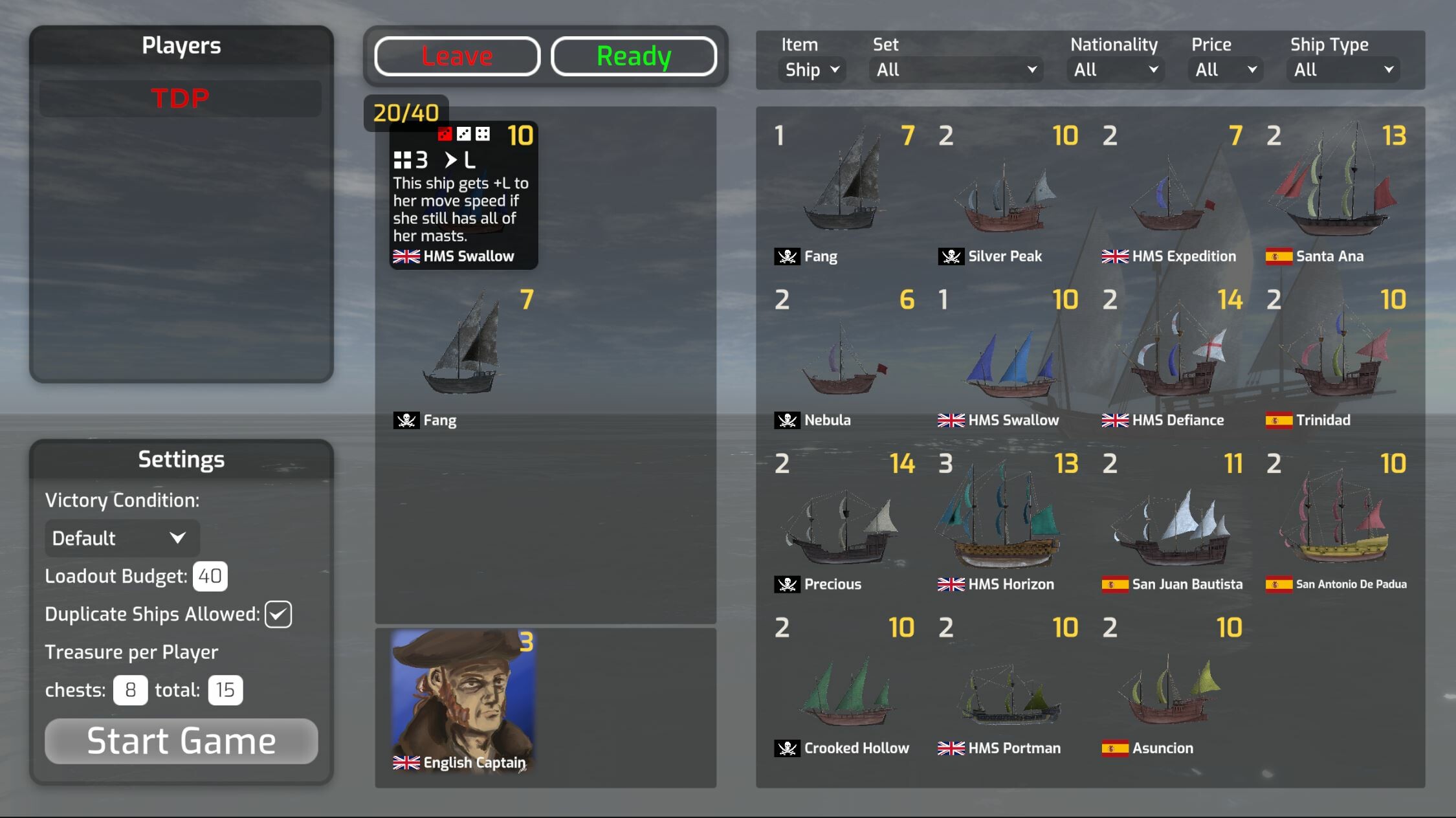Click the Spanish flag beside San Juan Bautista
The height and width of the screenshot is (818, 1456).
[x=1115, y=584]
